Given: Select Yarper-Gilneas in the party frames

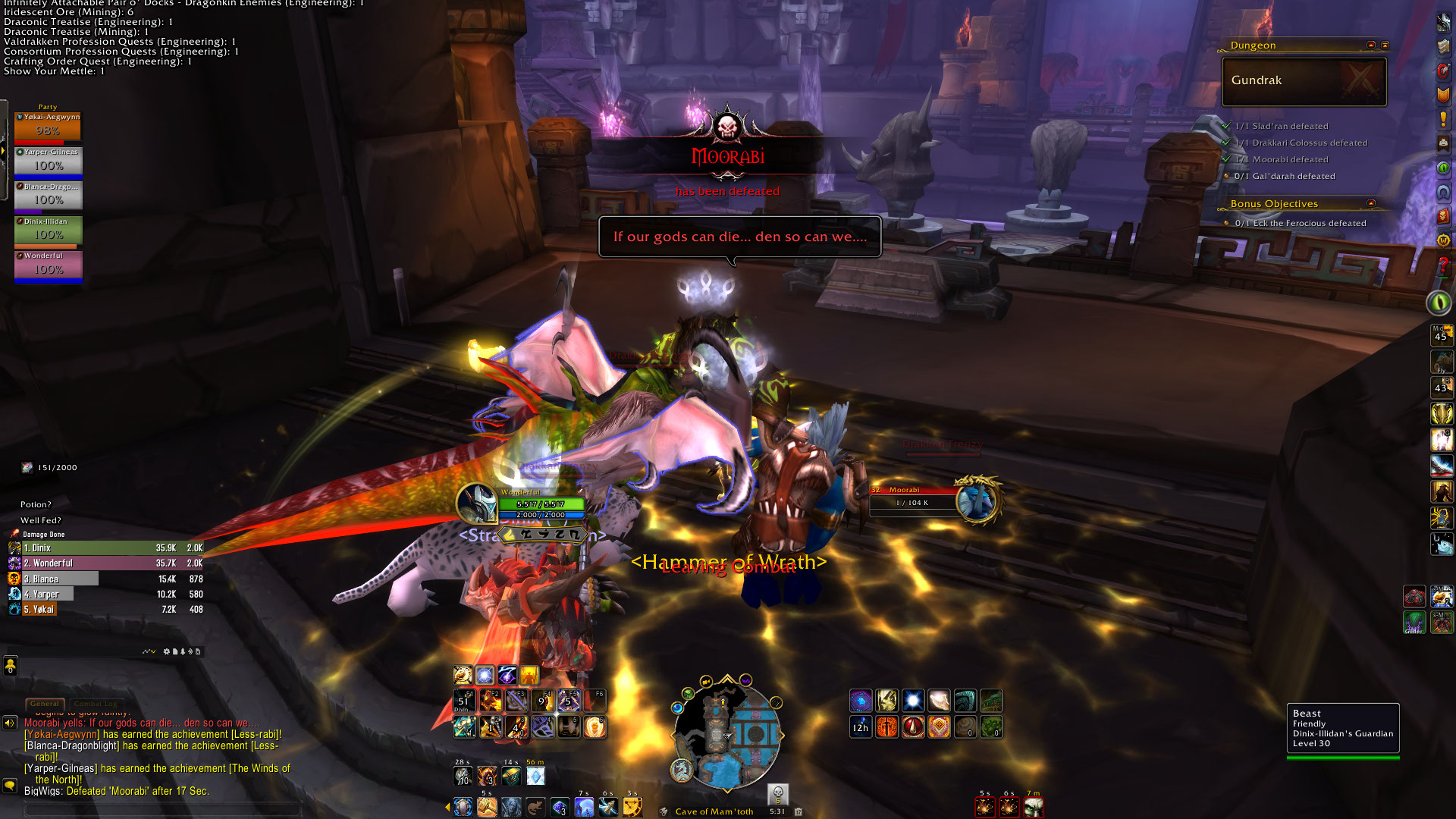Looking at the screenshot, I should click(x=49, y=162).
